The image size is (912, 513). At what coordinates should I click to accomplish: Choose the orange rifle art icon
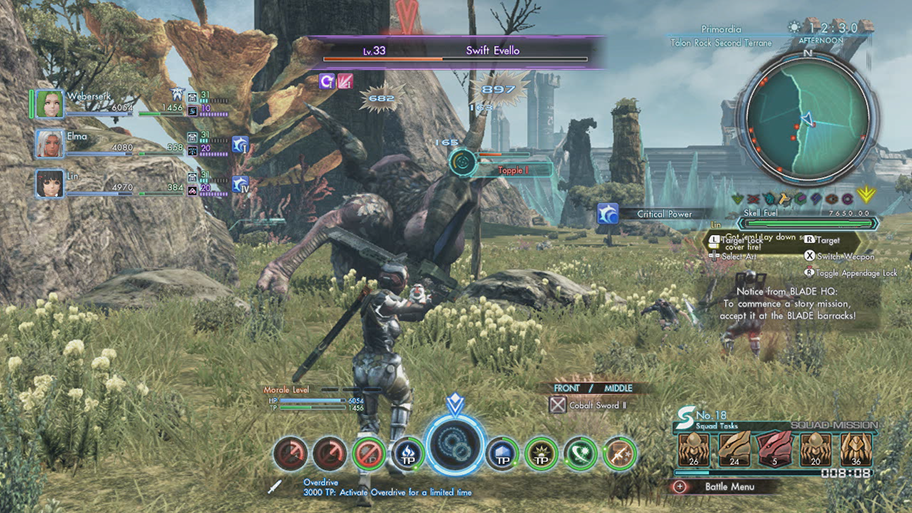coord(619,454)
